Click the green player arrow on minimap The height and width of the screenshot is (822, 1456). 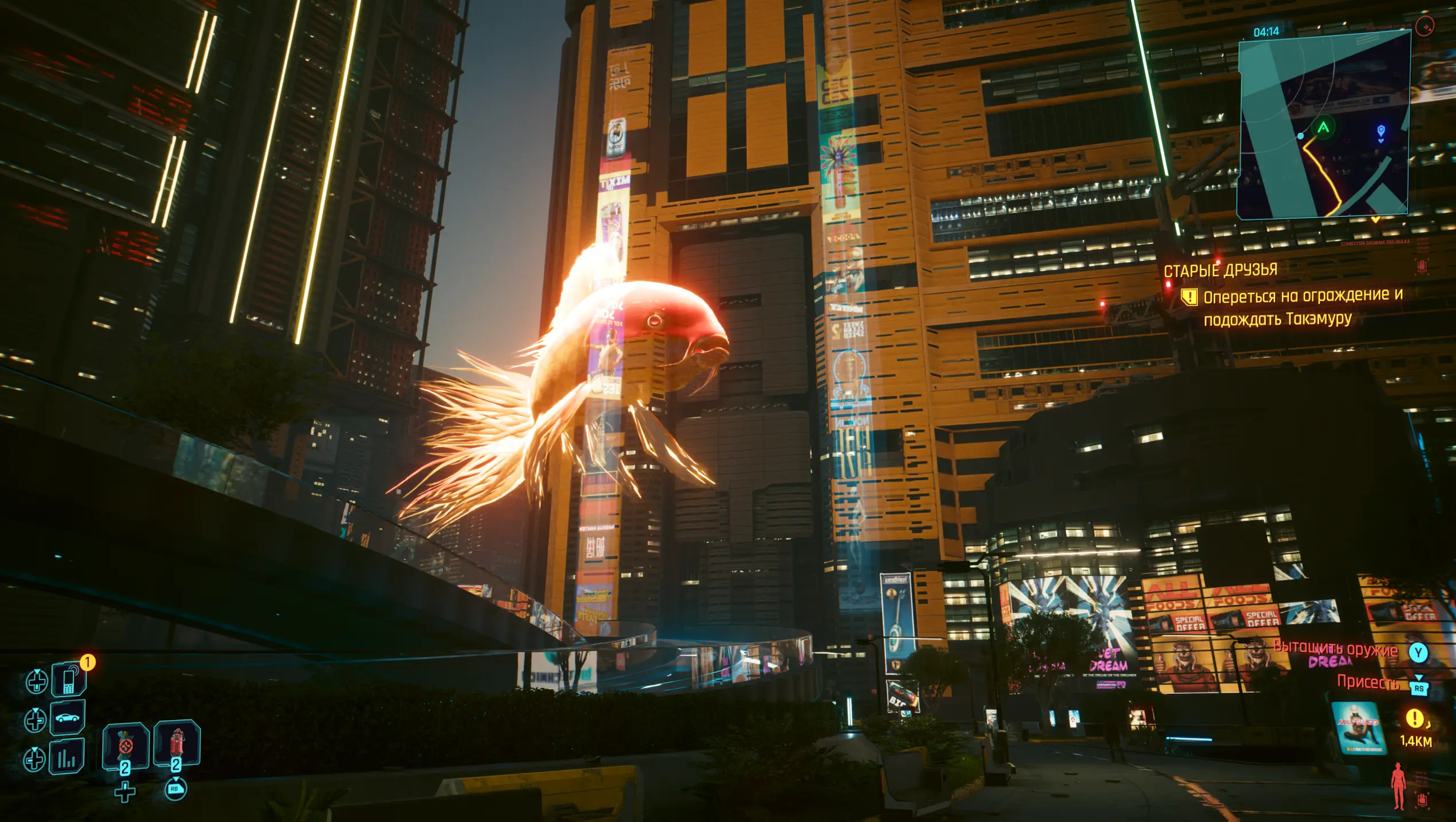point(1323,127)
